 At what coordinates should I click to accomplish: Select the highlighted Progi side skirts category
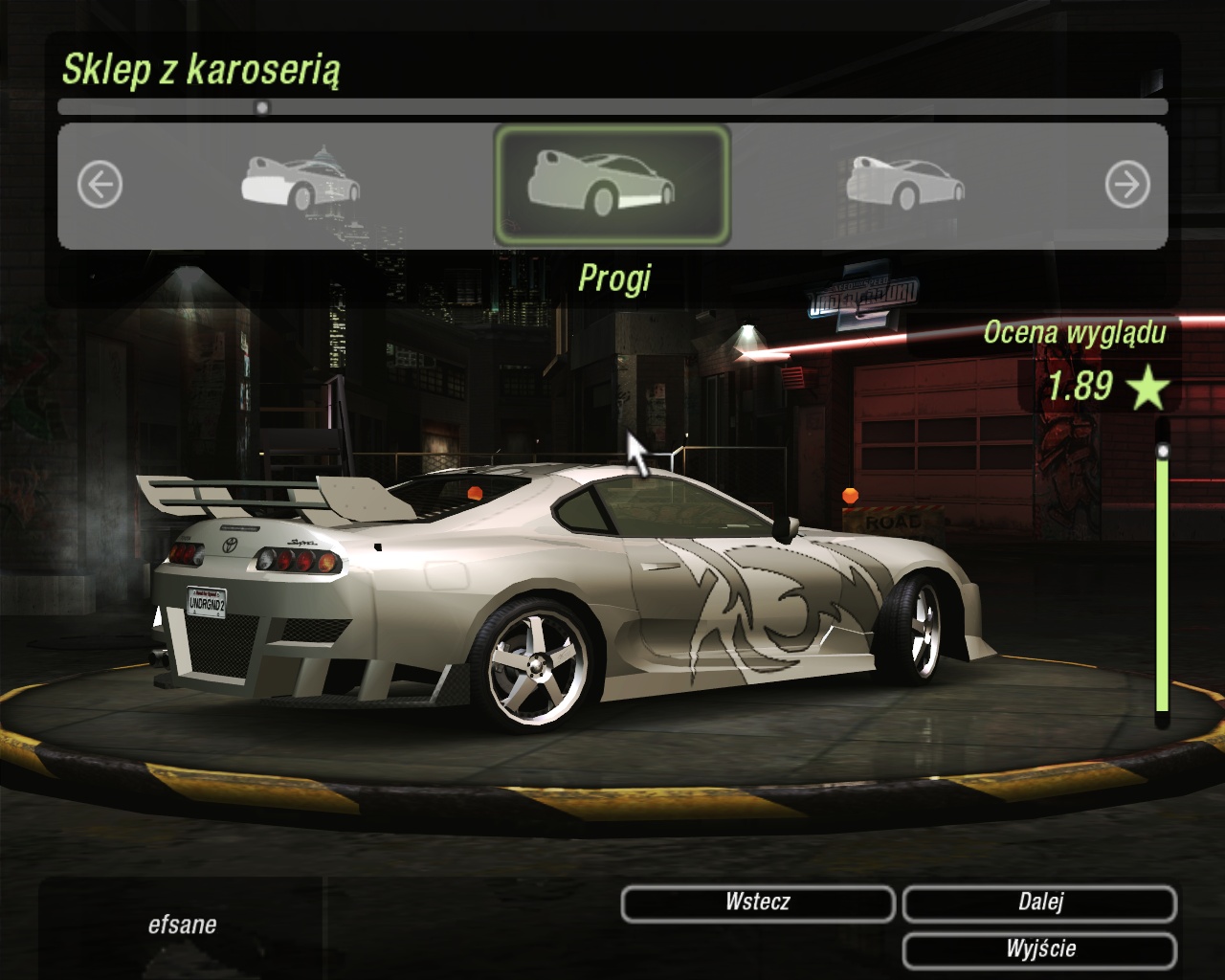(612, 185)
